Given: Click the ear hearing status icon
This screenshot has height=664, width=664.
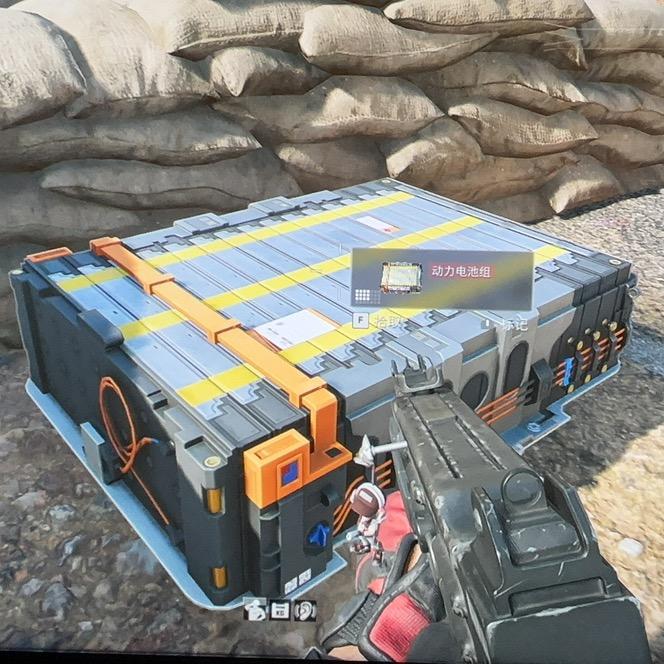Looking at the screenshot, I should pos(307,609).
